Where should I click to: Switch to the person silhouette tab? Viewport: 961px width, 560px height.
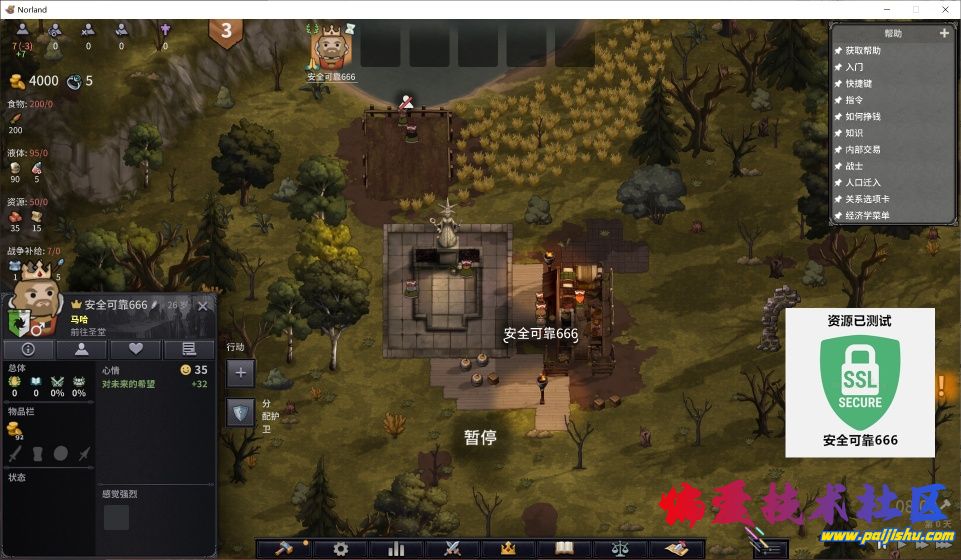coord(81,349)
